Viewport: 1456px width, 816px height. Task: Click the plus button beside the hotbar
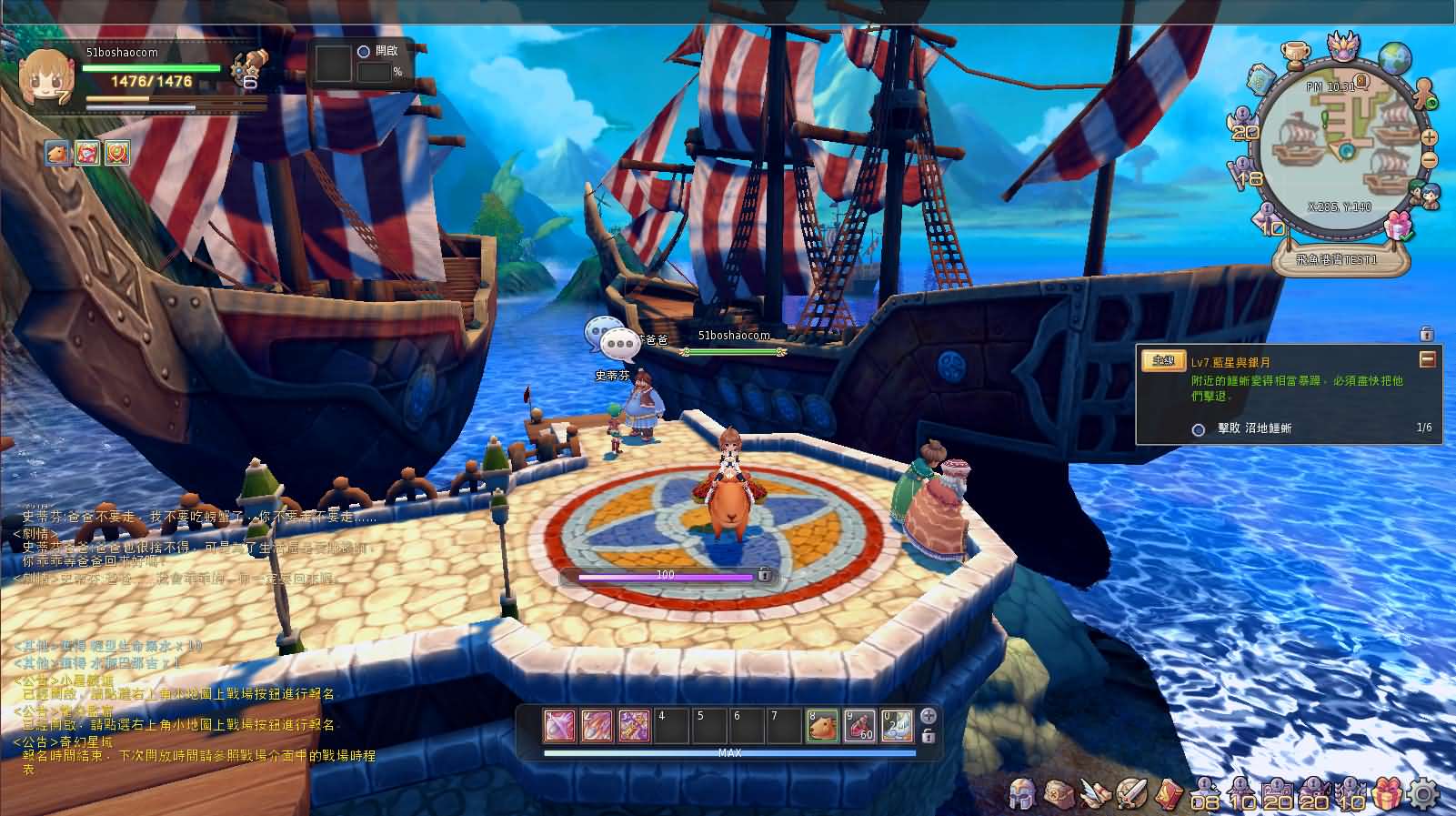tap(929, 716)
